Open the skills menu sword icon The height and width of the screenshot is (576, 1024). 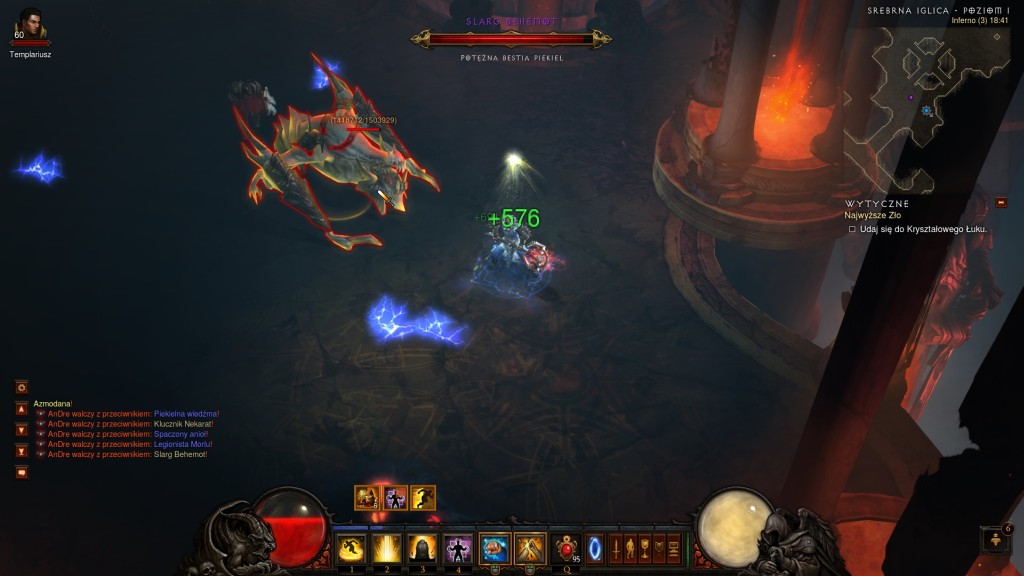616,549
